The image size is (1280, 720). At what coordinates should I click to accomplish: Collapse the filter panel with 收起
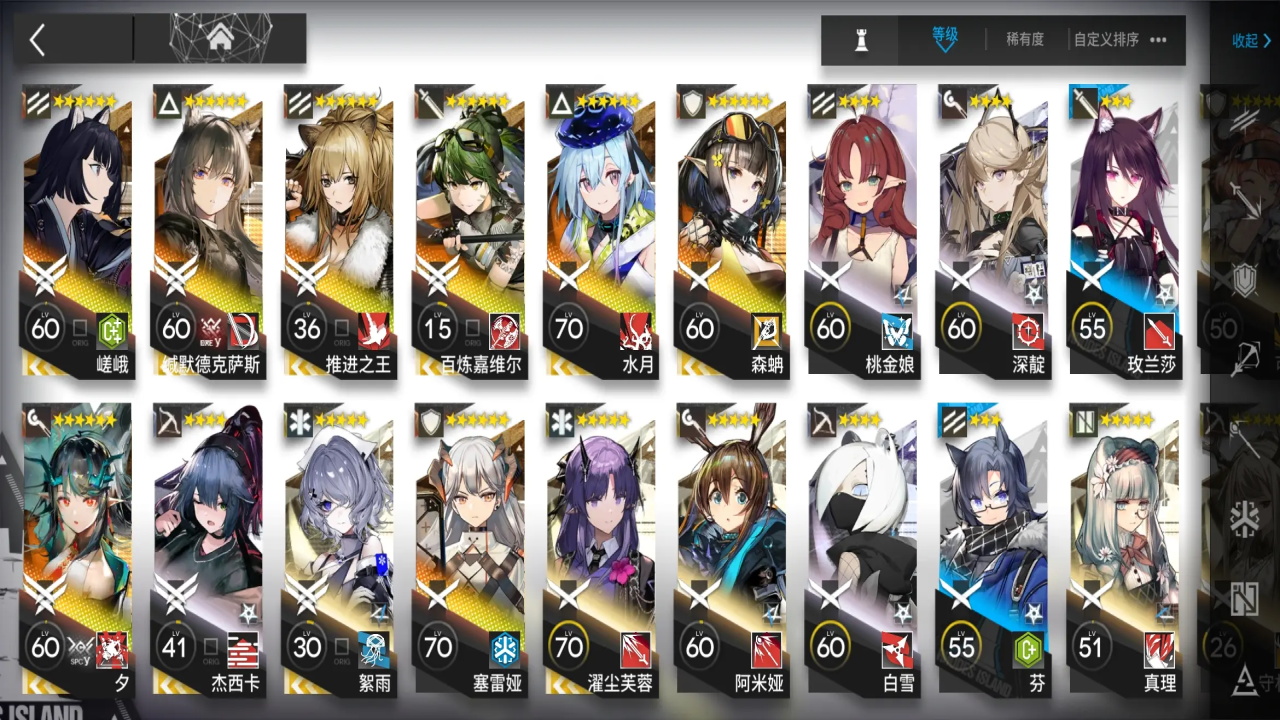pos(1251,41)
